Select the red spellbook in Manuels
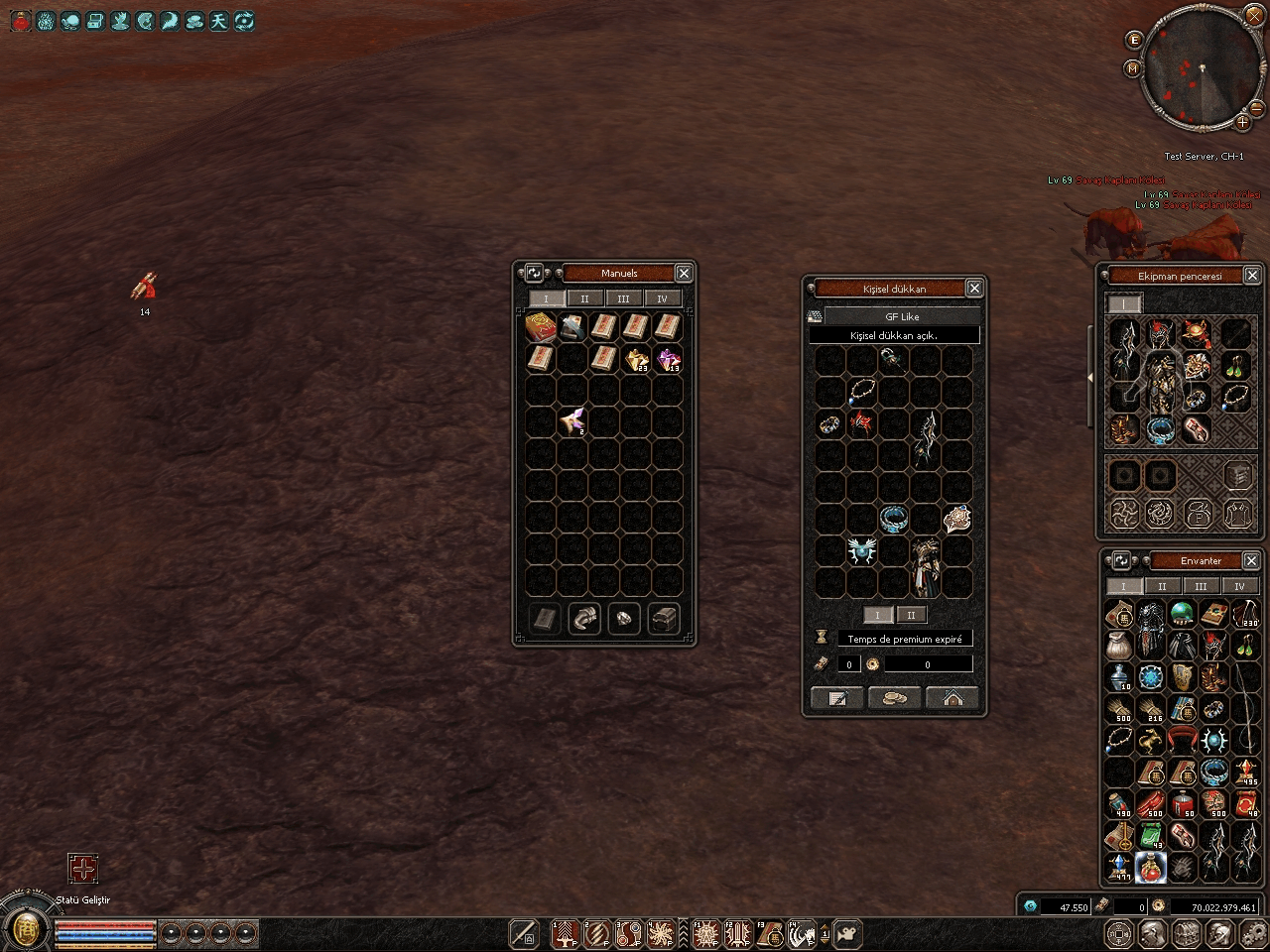This screenshot has height=952, width=1270. coord(541,327)
